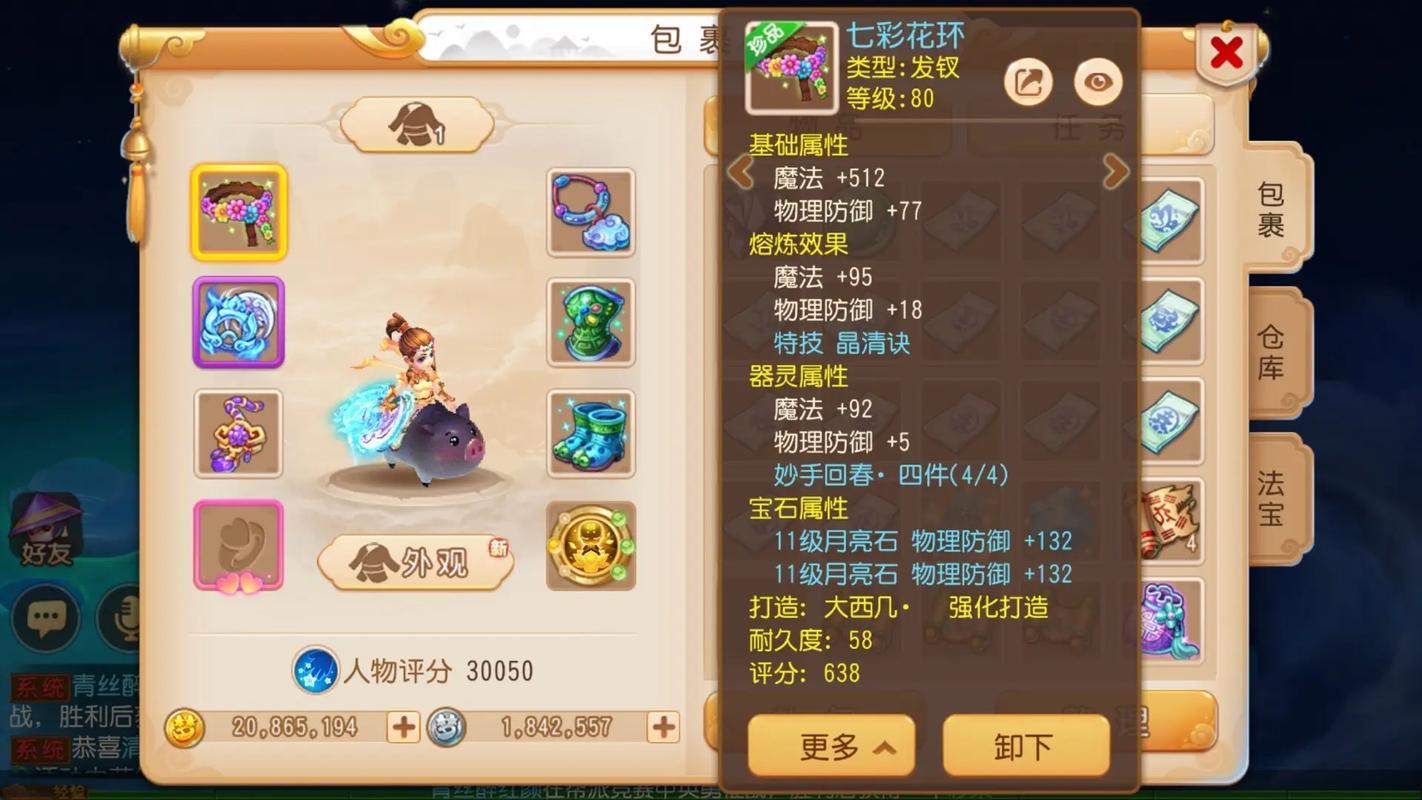The height and width of the screenshot is (800, 1422).
Task: Select the purple belt equipment slot
Action: pyautogui.click(x=238, y=433)
